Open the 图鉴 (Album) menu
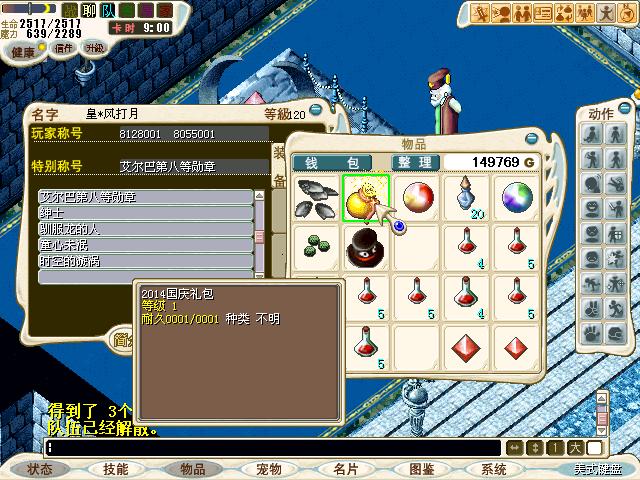Screen dimensions: 640x480 (421, 468)
